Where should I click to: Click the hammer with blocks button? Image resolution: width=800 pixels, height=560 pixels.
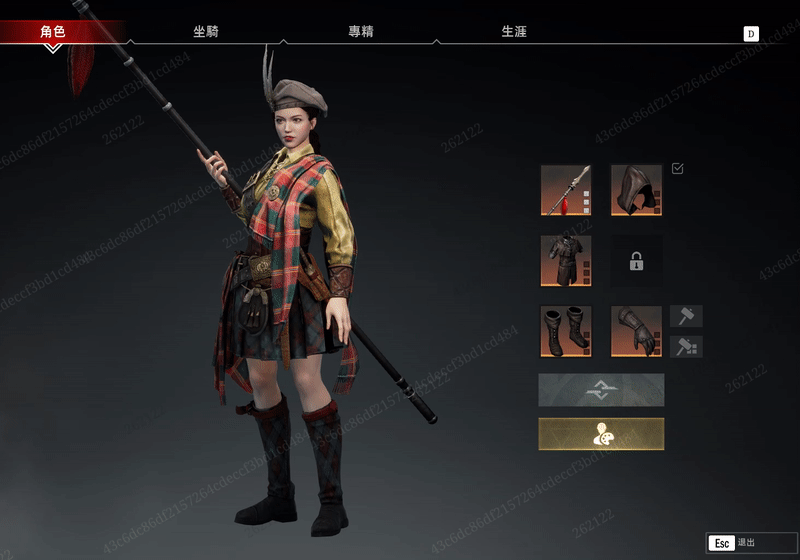point(686,346)
